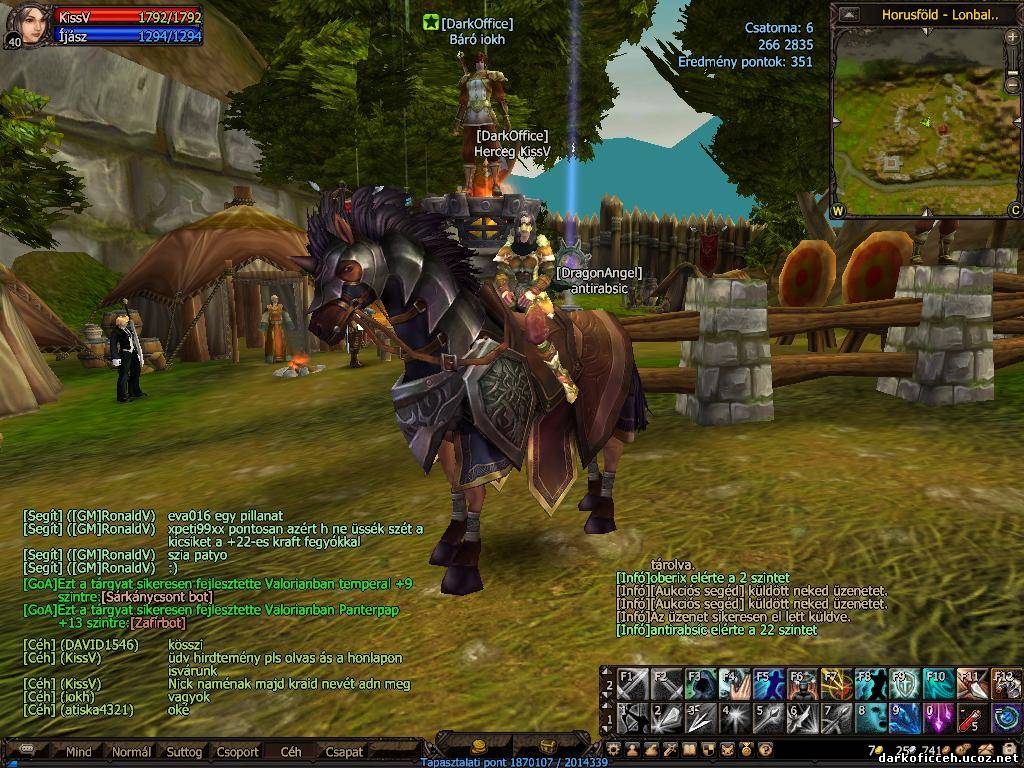Select the Normál chat tab
1024x768 pixels.
[x=131, y=752]
